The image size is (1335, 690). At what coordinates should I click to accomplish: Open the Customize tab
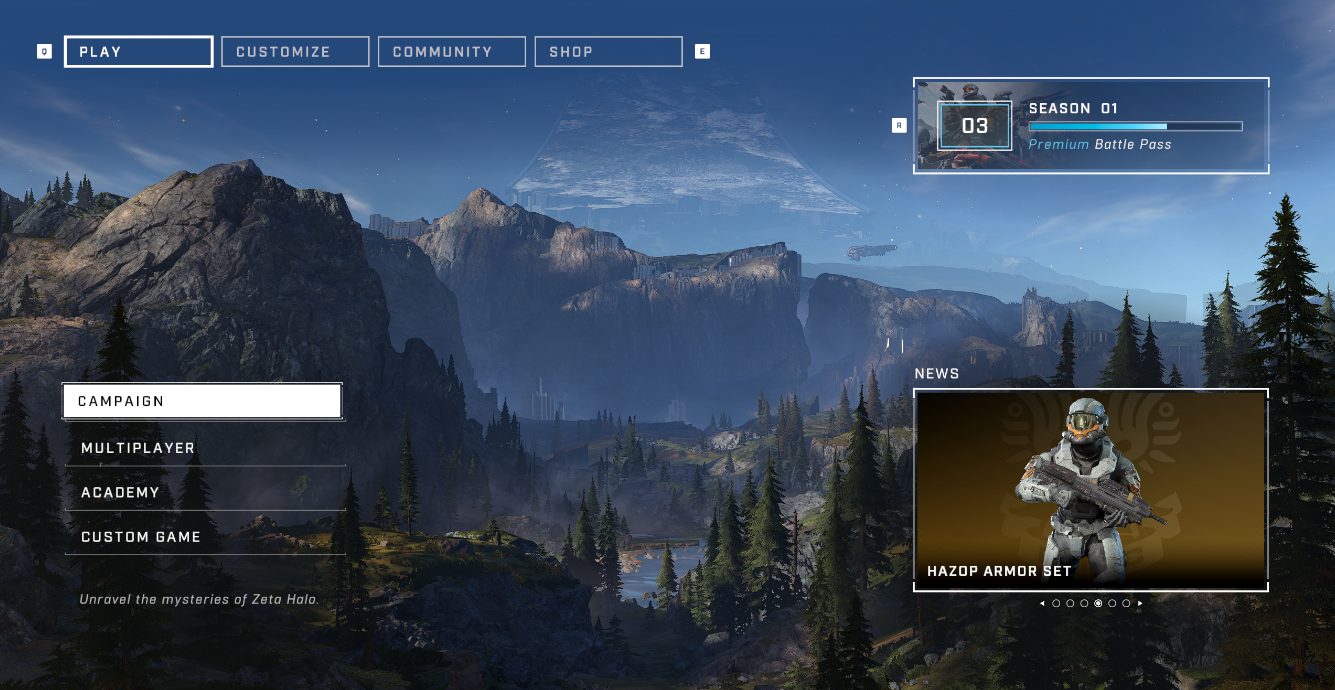click(295, 52)
